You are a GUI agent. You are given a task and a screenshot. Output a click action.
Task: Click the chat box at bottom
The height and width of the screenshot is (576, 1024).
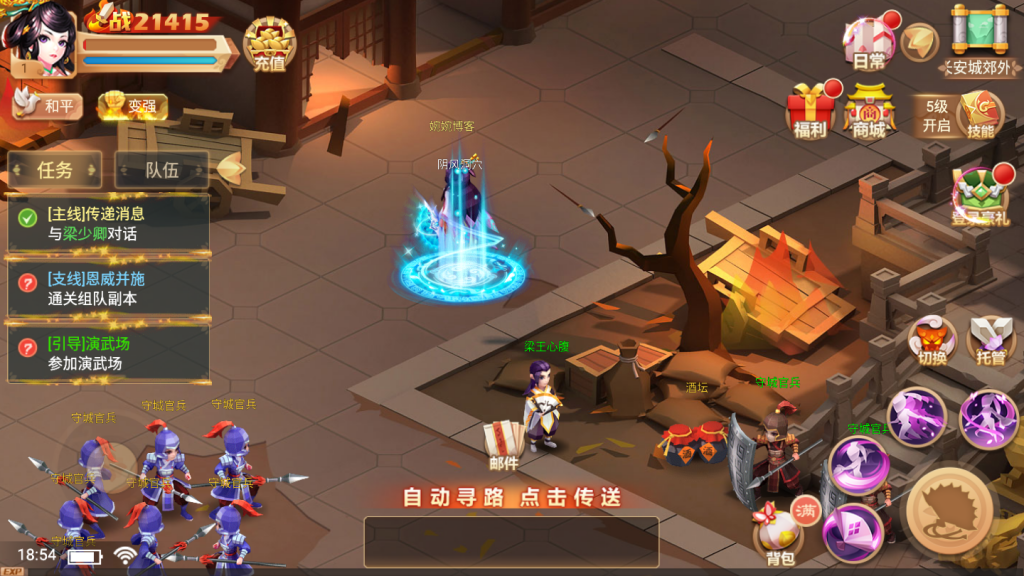[511, 541]
